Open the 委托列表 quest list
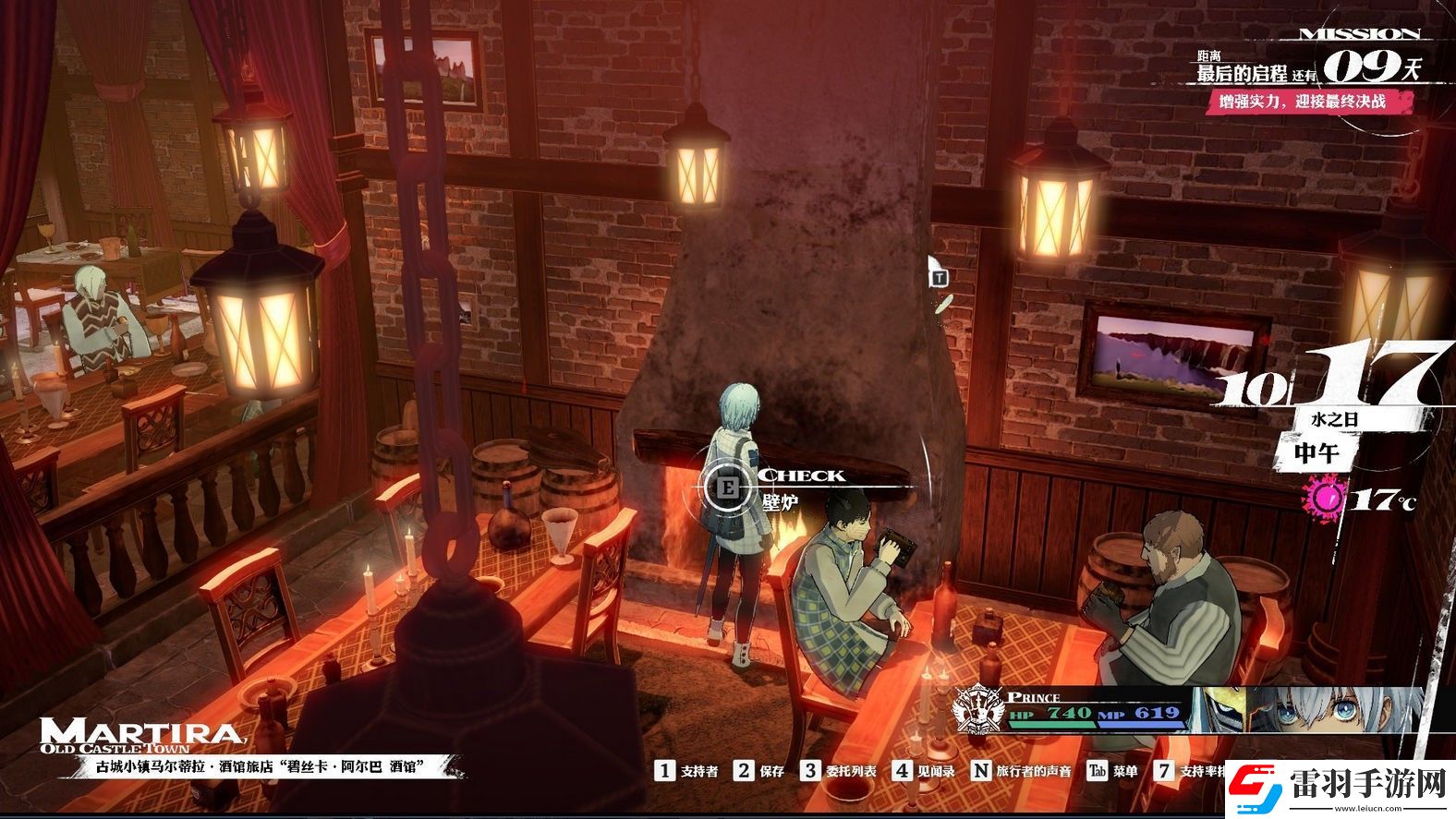 [x=839, y=770]
